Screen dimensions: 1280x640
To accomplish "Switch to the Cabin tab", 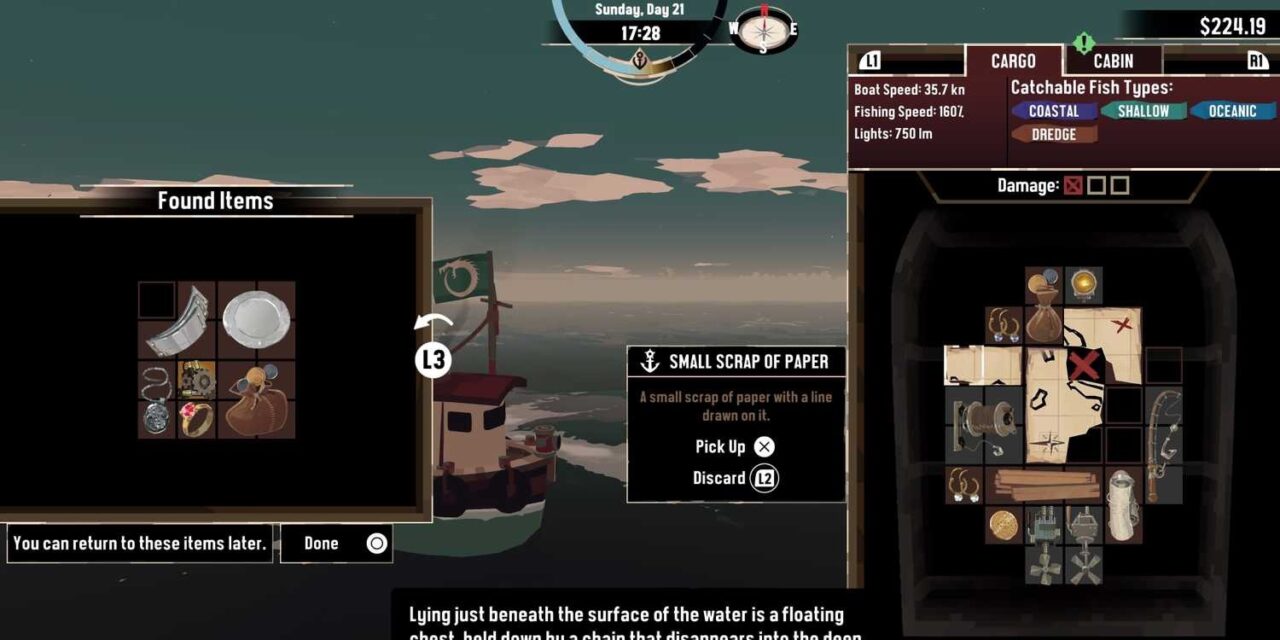I will [x=1113, y=61].
